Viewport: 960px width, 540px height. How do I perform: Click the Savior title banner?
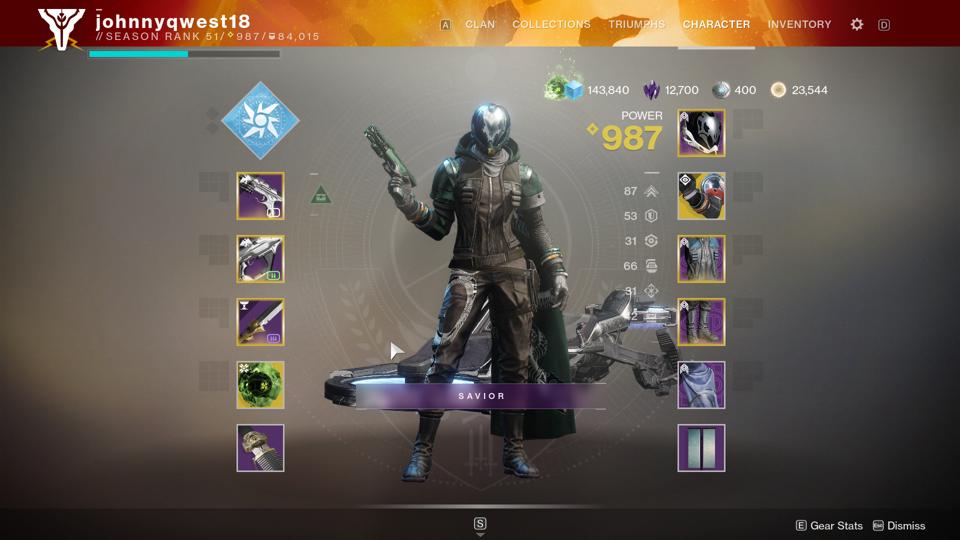pos(481,396)
